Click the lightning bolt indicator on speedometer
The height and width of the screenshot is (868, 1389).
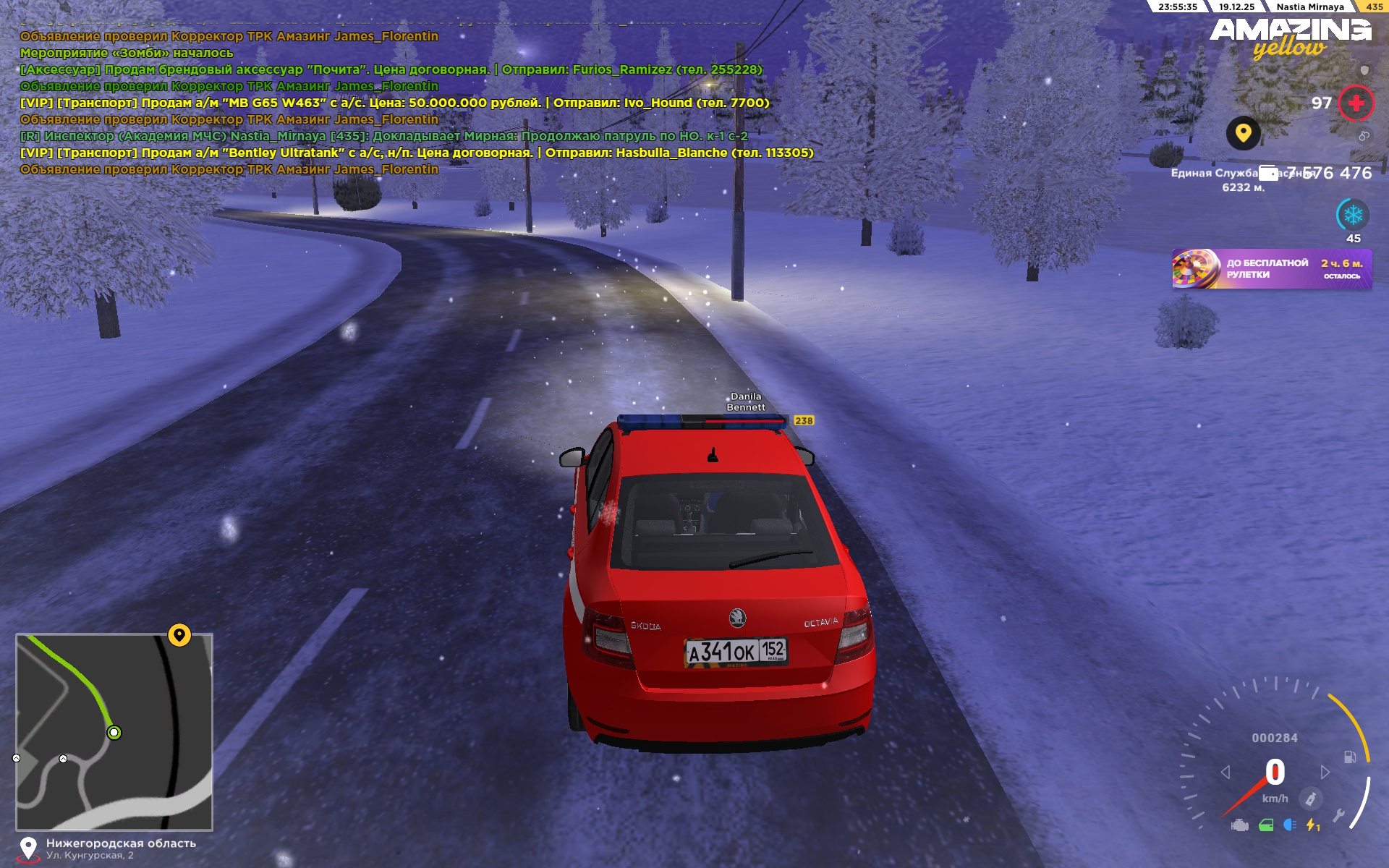click(1312, 825)
